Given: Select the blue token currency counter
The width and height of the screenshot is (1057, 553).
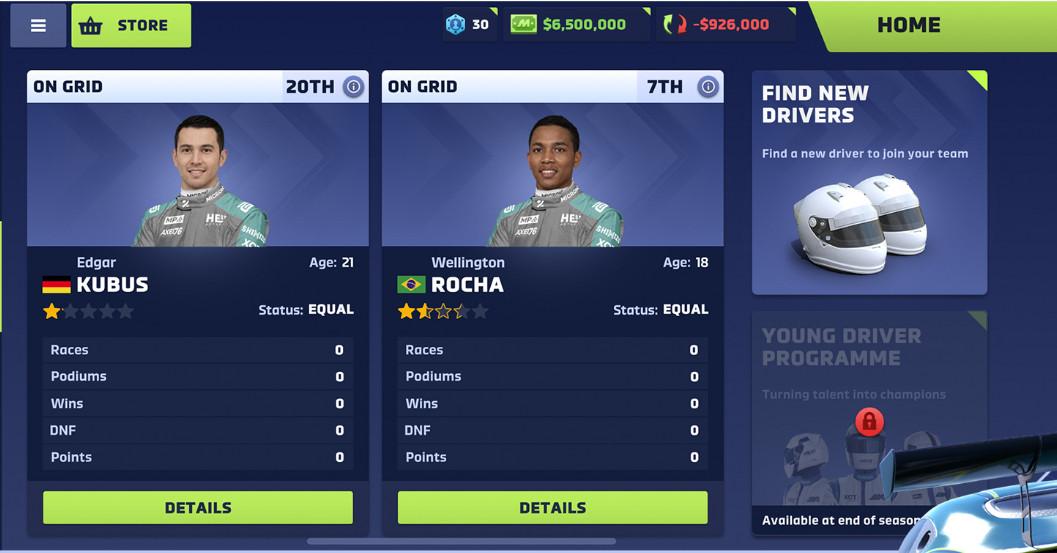Looking at the screenshot, I should (x=469, y=25).
